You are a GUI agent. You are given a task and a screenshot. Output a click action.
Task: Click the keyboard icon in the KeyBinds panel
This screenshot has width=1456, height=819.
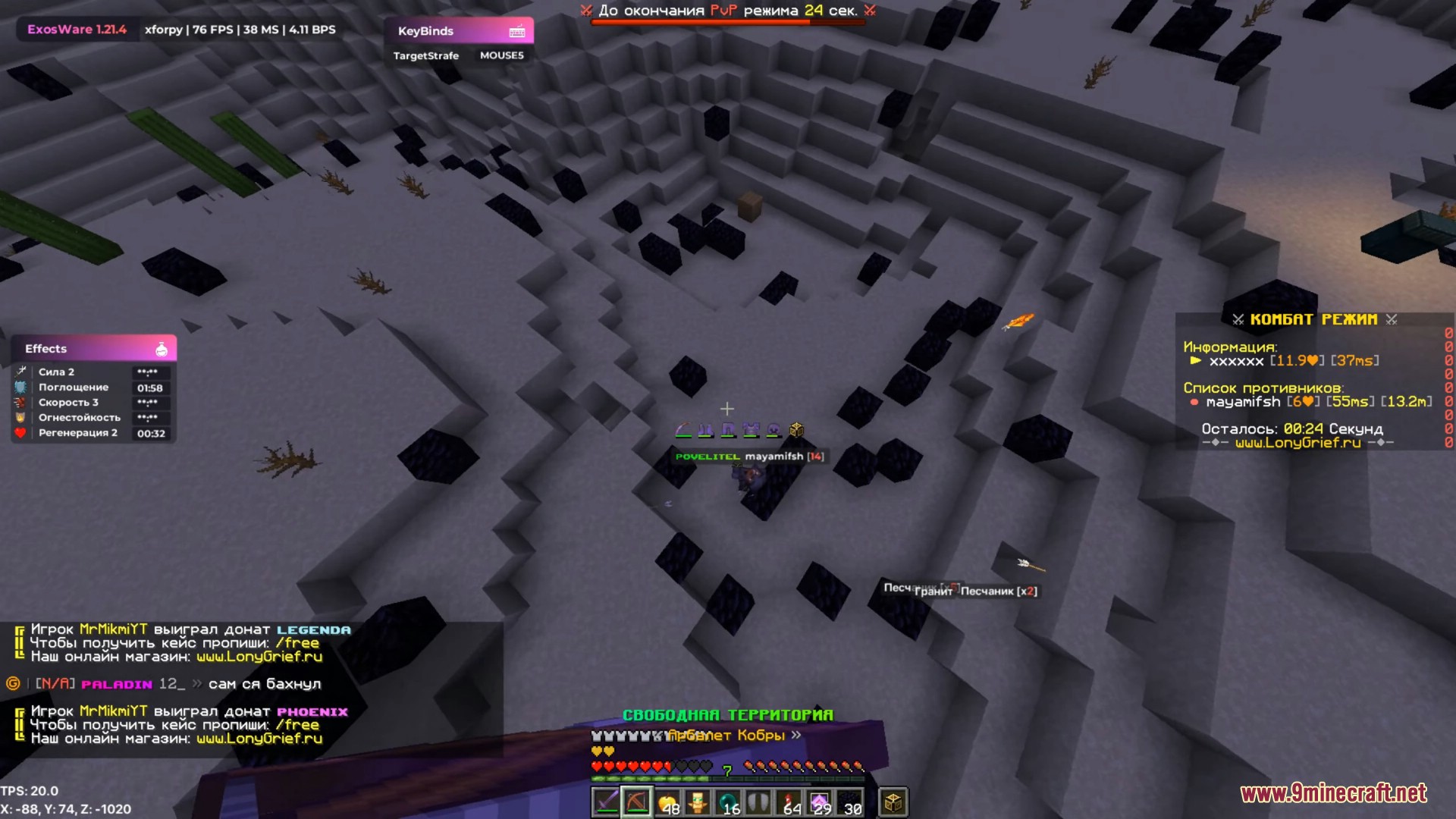(x=518, y=31)
